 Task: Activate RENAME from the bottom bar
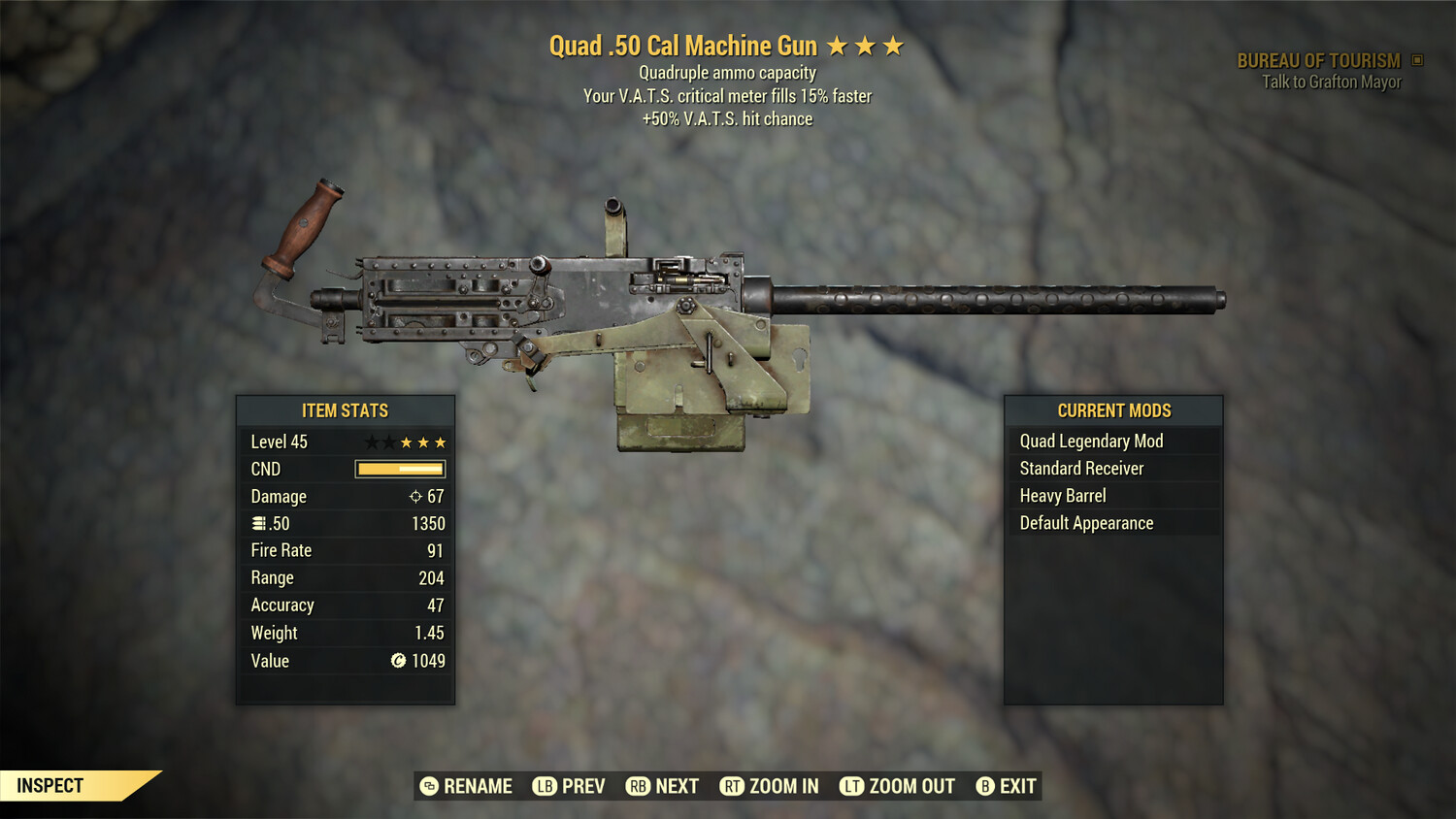[x=477, y=786]
